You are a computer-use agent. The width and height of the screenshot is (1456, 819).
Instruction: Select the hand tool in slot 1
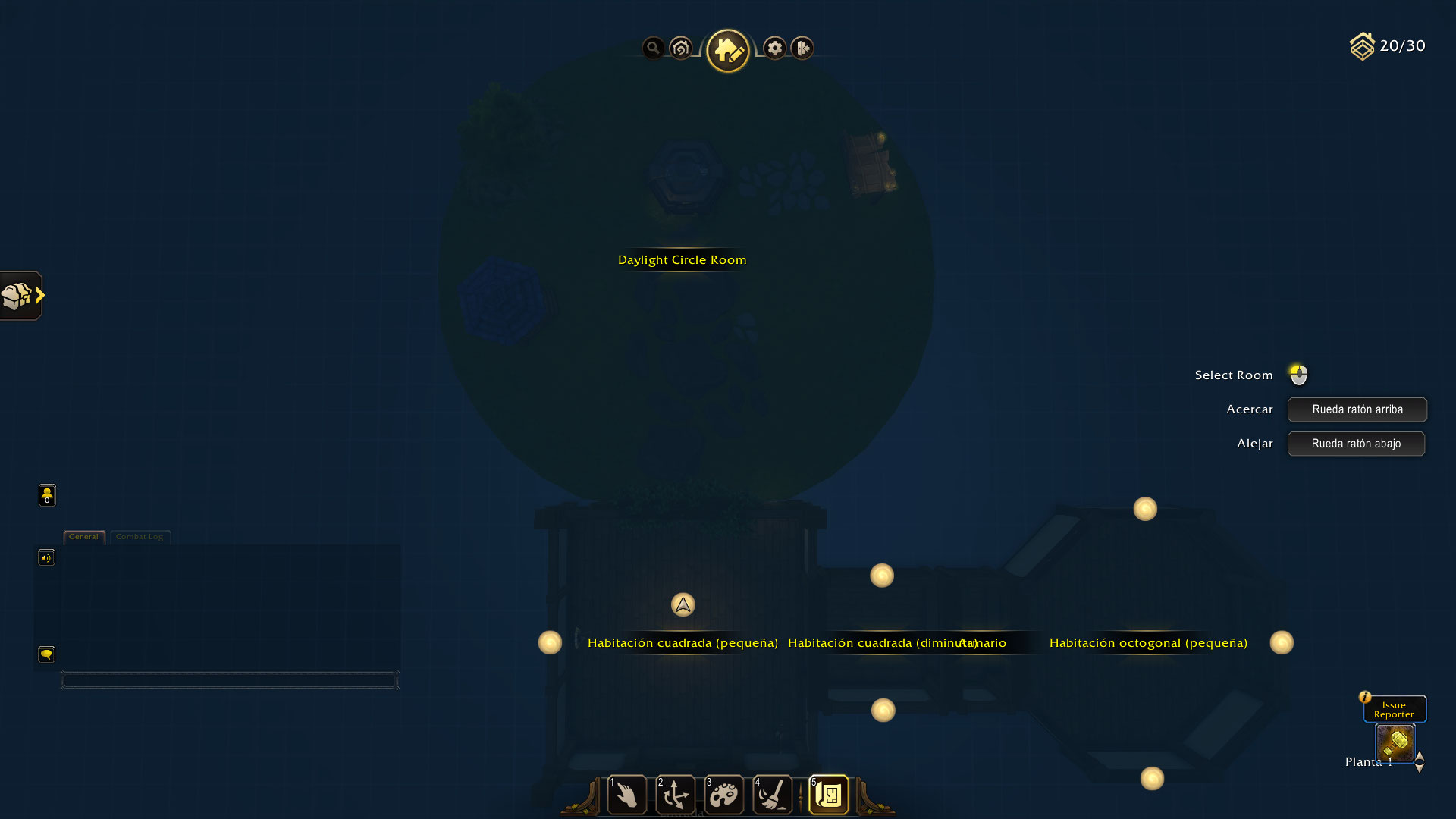627,795
